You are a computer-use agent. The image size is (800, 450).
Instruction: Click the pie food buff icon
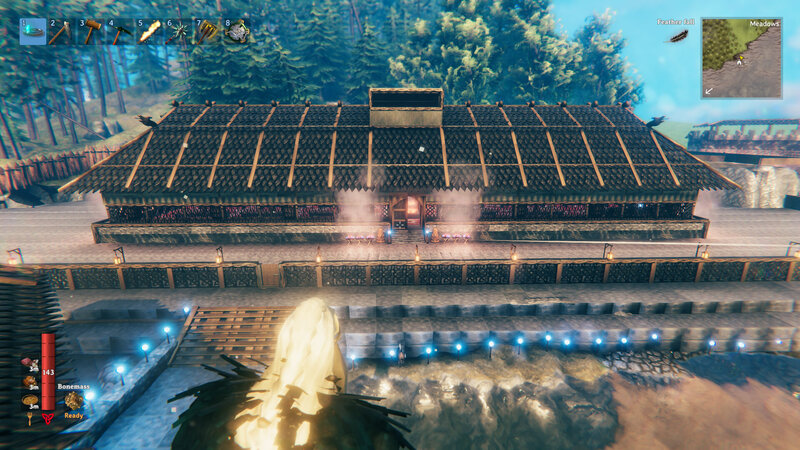(x=30, y=400)
